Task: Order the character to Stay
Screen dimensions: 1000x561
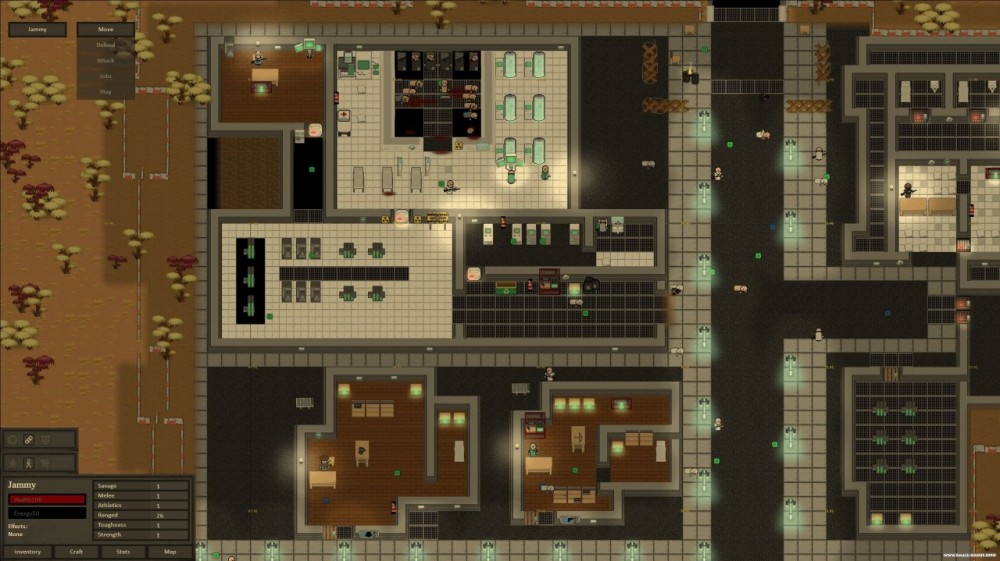Action: (x=105, y=90)
